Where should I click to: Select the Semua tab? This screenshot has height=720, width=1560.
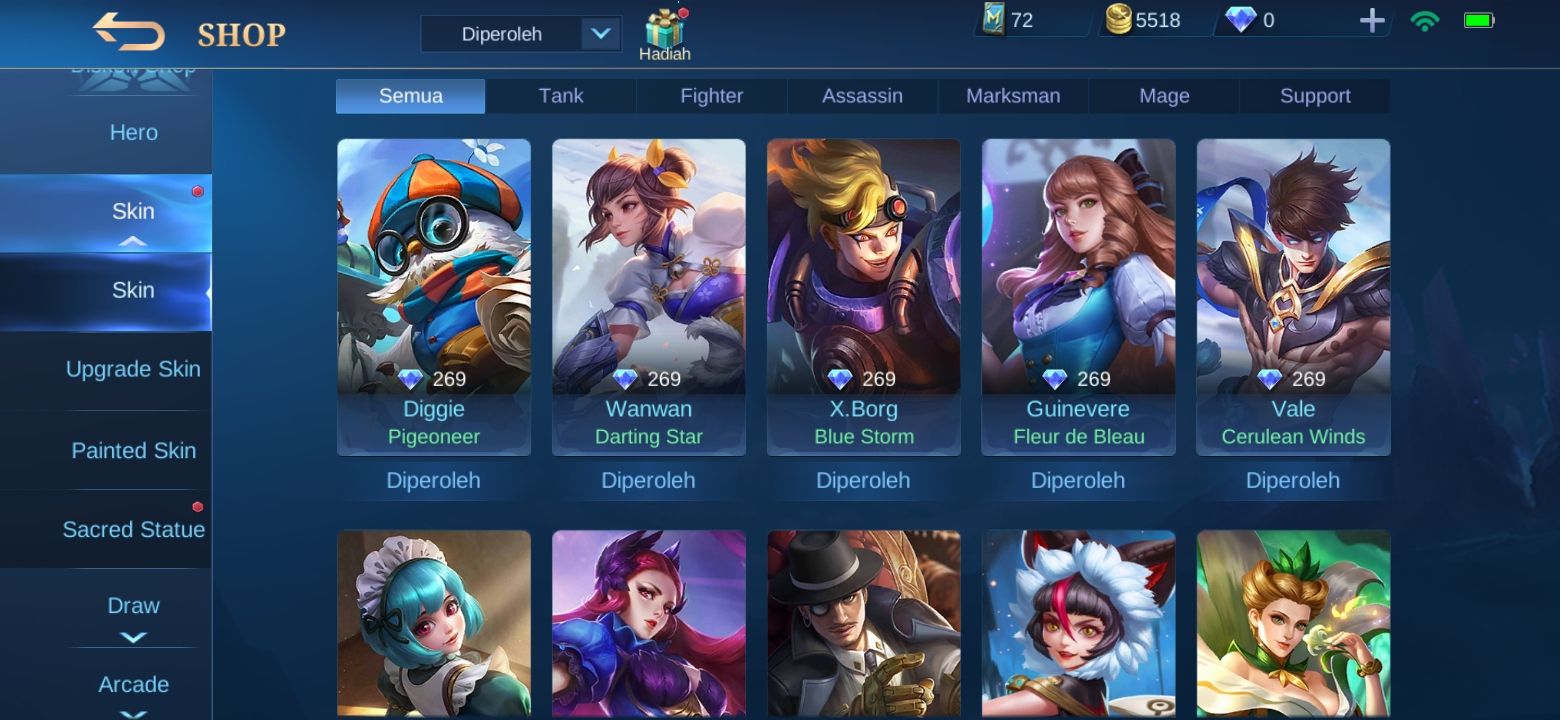pos(410,96)
